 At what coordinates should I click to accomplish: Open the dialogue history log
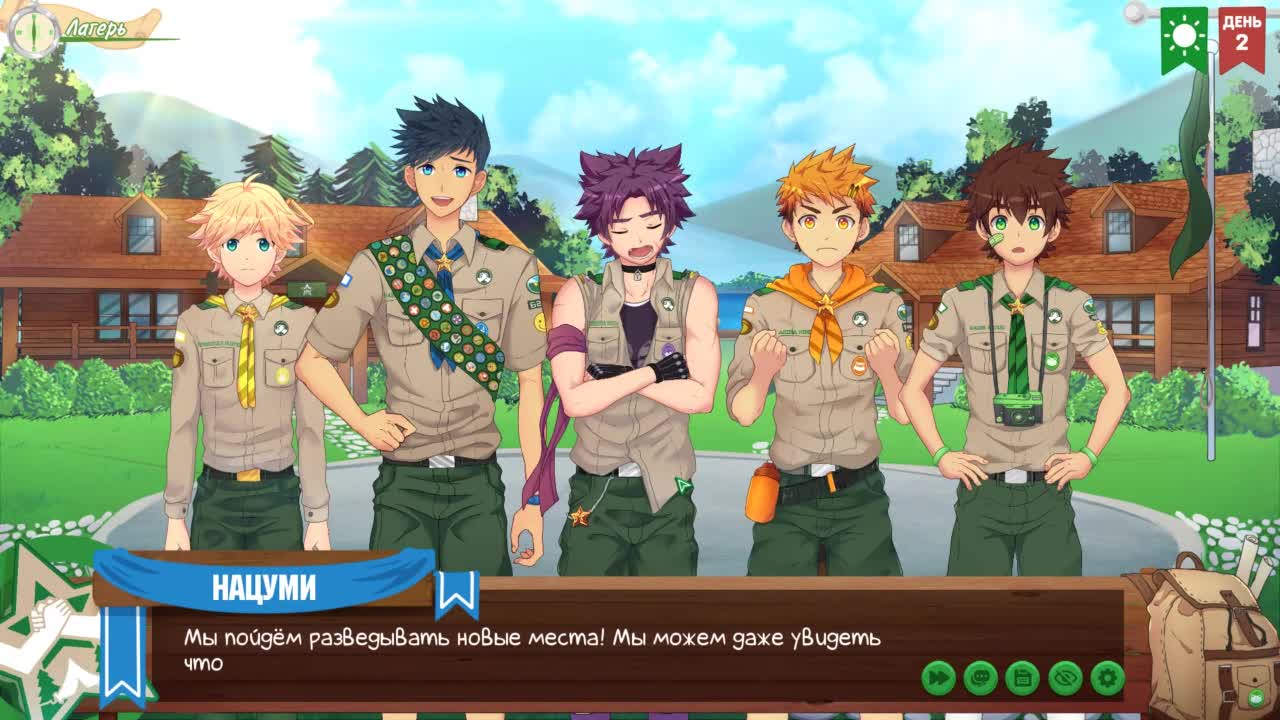click(x=980, y=678)
